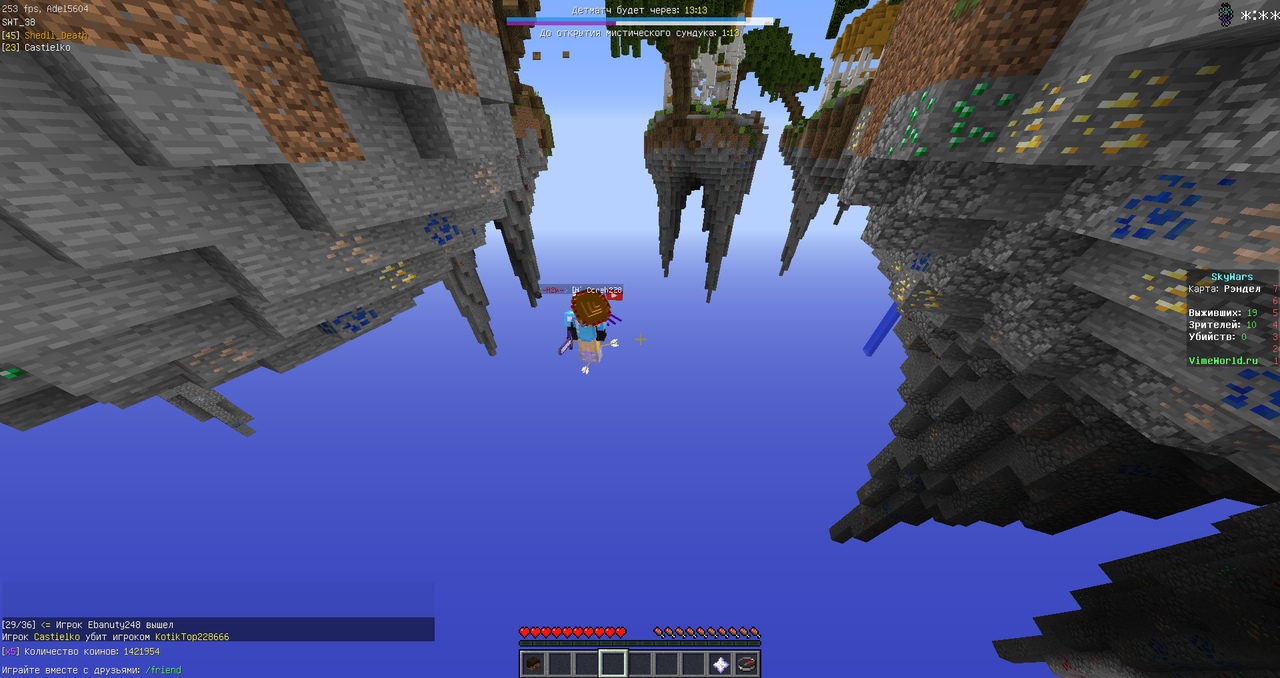Click Shedli_Death in the player list
Screen dimensions: 1280x678
point(56,35)
